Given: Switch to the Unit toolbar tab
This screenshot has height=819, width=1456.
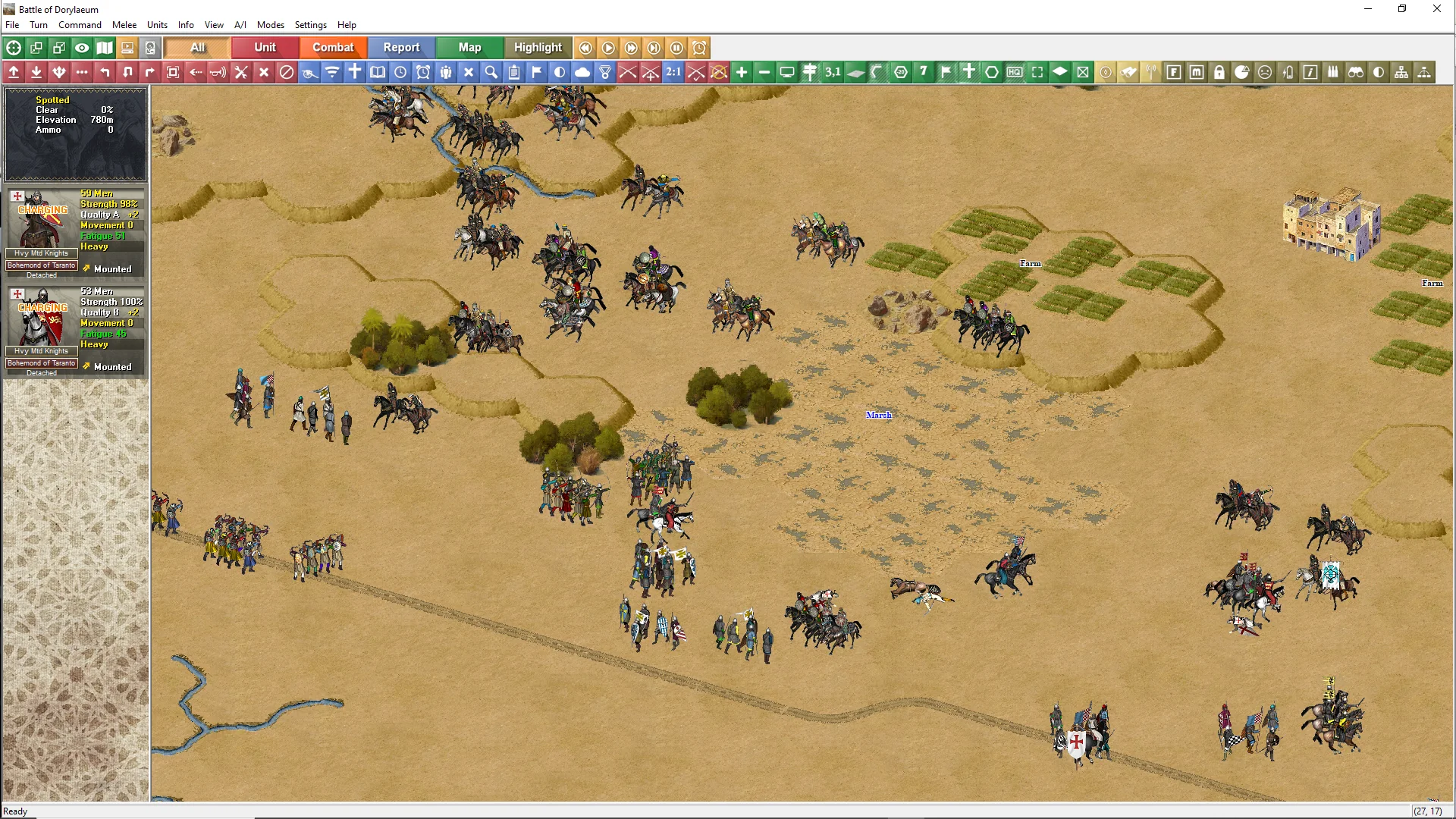Looking at the screenshot, I should (x=265, y=47).
